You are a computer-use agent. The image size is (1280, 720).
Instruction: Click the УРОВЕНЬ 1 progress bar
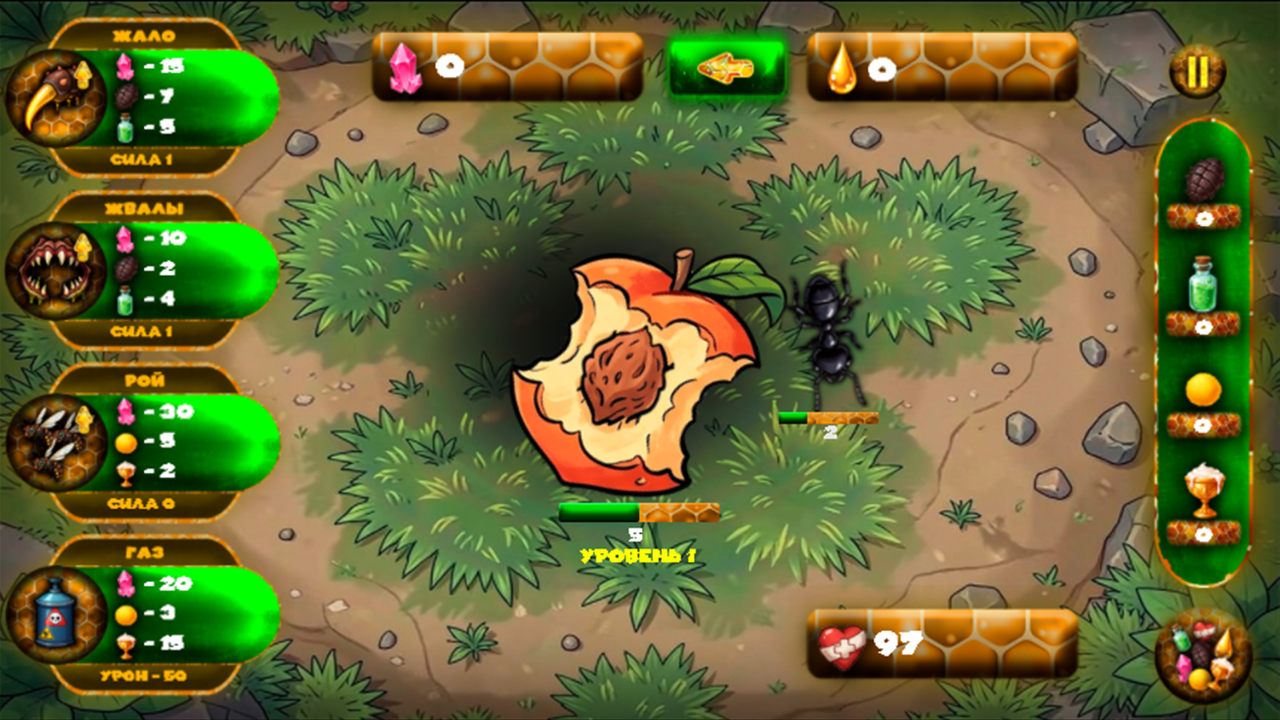pyautogui.click(x=640, y=510)
